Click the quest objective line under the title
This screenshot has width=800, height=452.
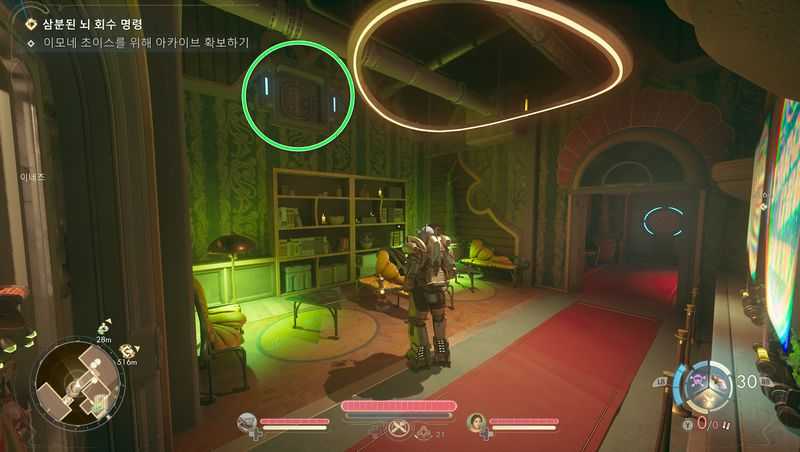[145, 43]
